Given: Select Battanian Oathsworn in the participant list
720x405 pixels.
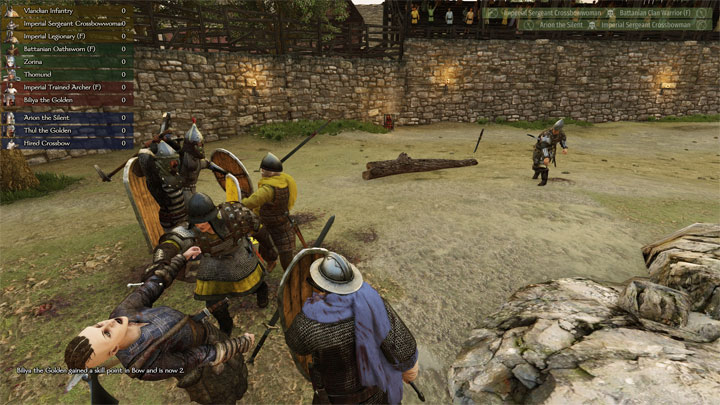Looking at the screenshot, I should coord(64,49).
